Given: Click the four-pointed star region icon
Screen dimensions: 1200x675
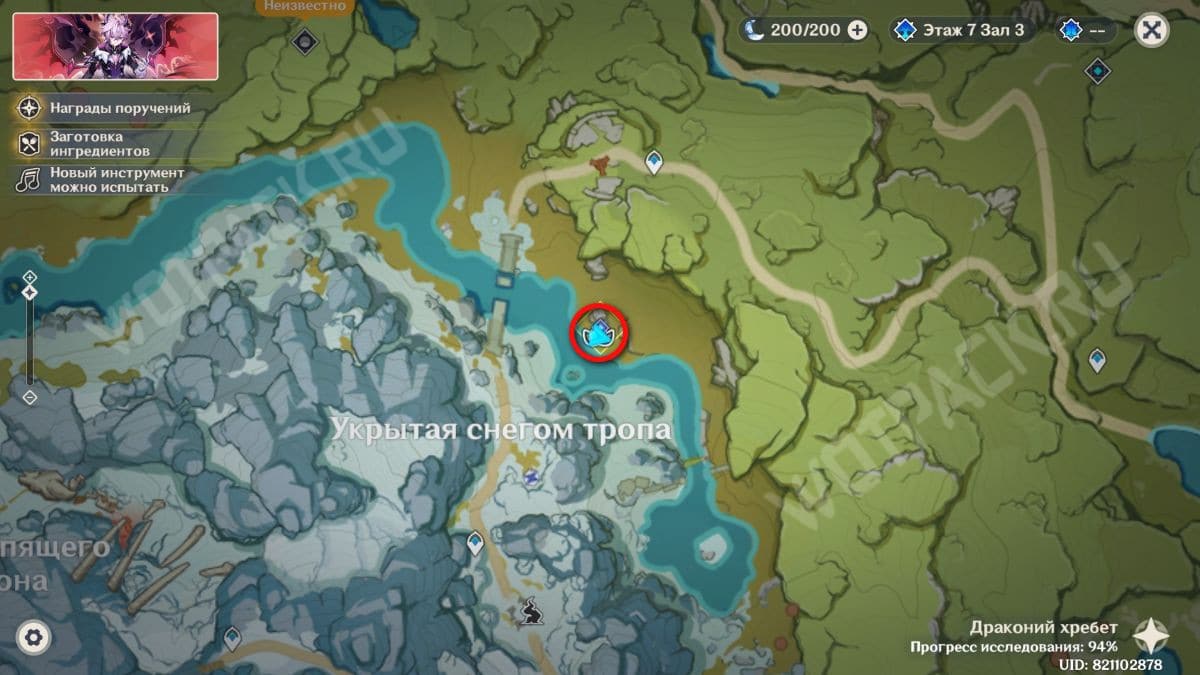Looking at the screenshot, I should click(1151, 634).
